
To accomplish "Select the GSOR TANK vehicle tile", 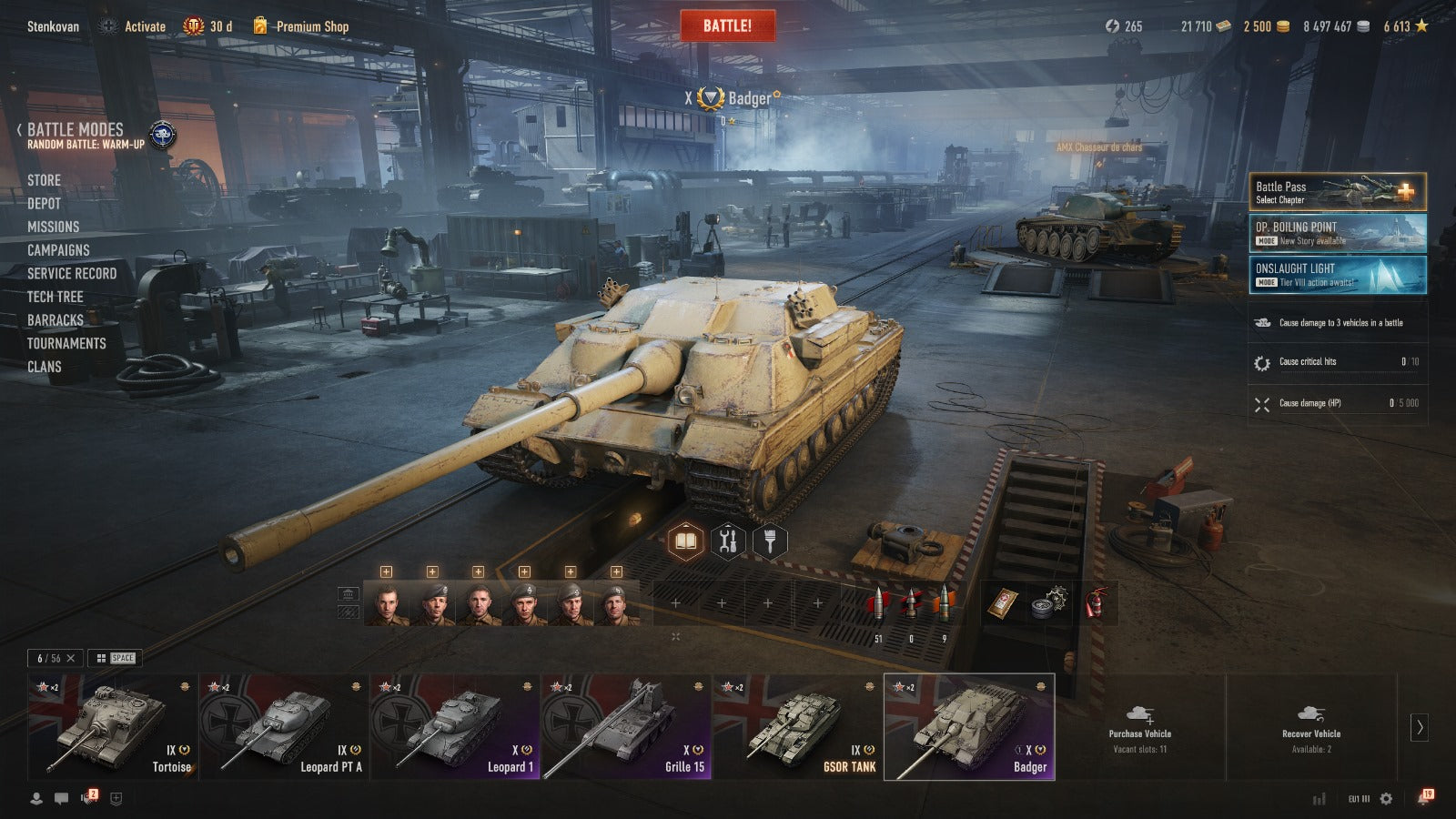I will (797, 726).
